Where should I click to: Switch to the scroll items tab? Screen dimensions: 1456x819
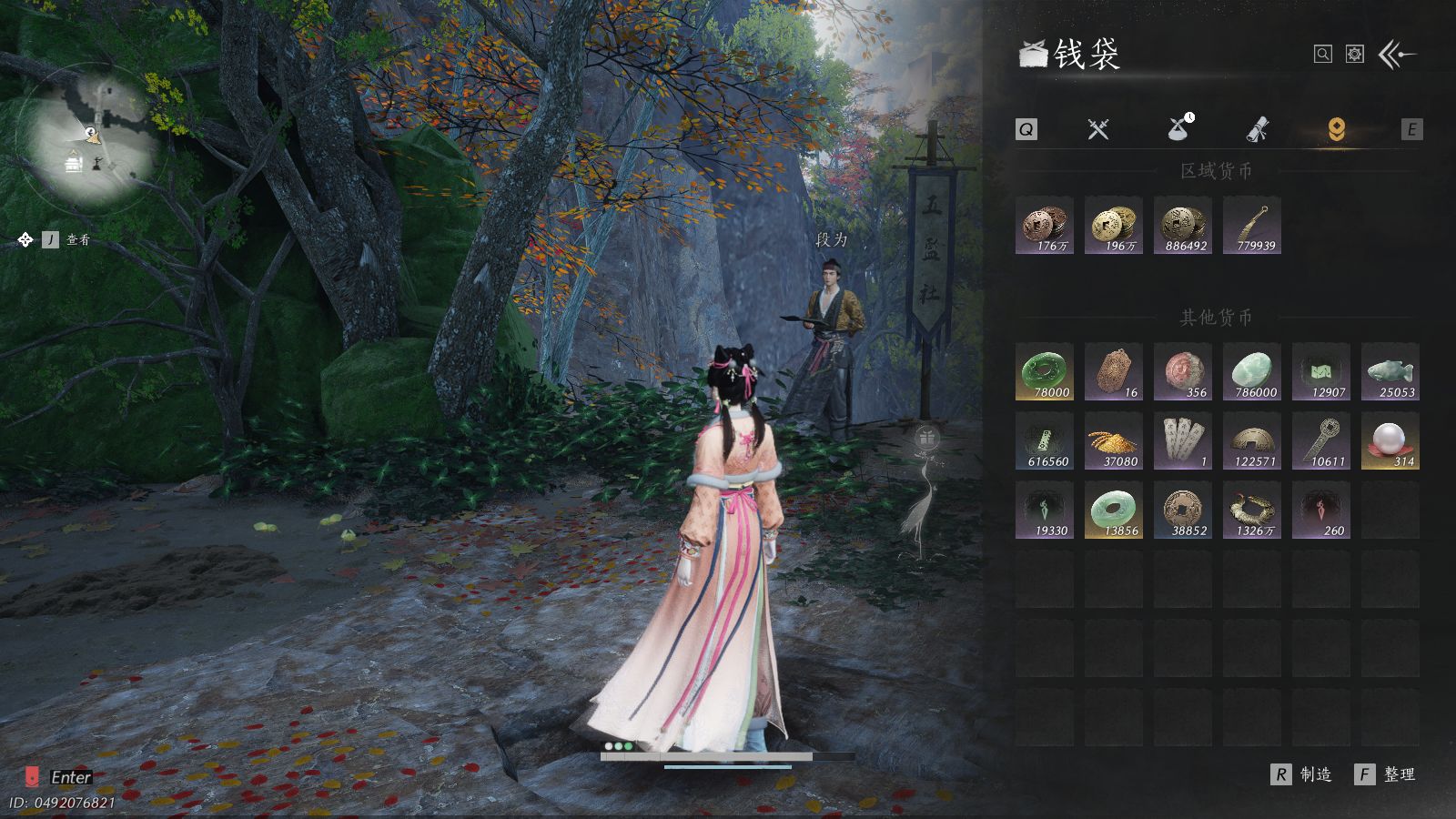1258,129
